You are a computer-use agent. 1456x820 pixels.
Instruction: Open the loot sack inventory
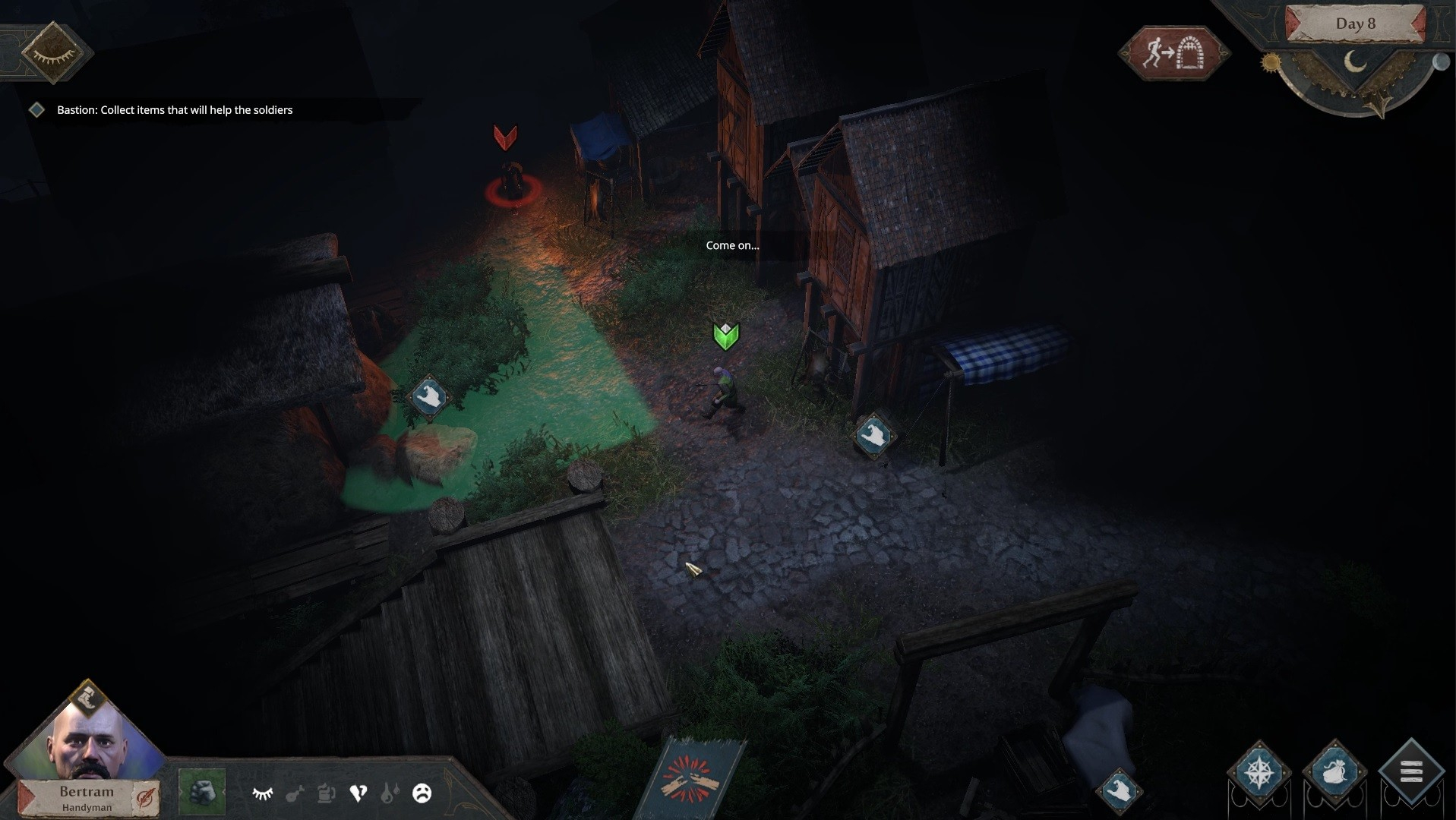tap(1334, 772)
